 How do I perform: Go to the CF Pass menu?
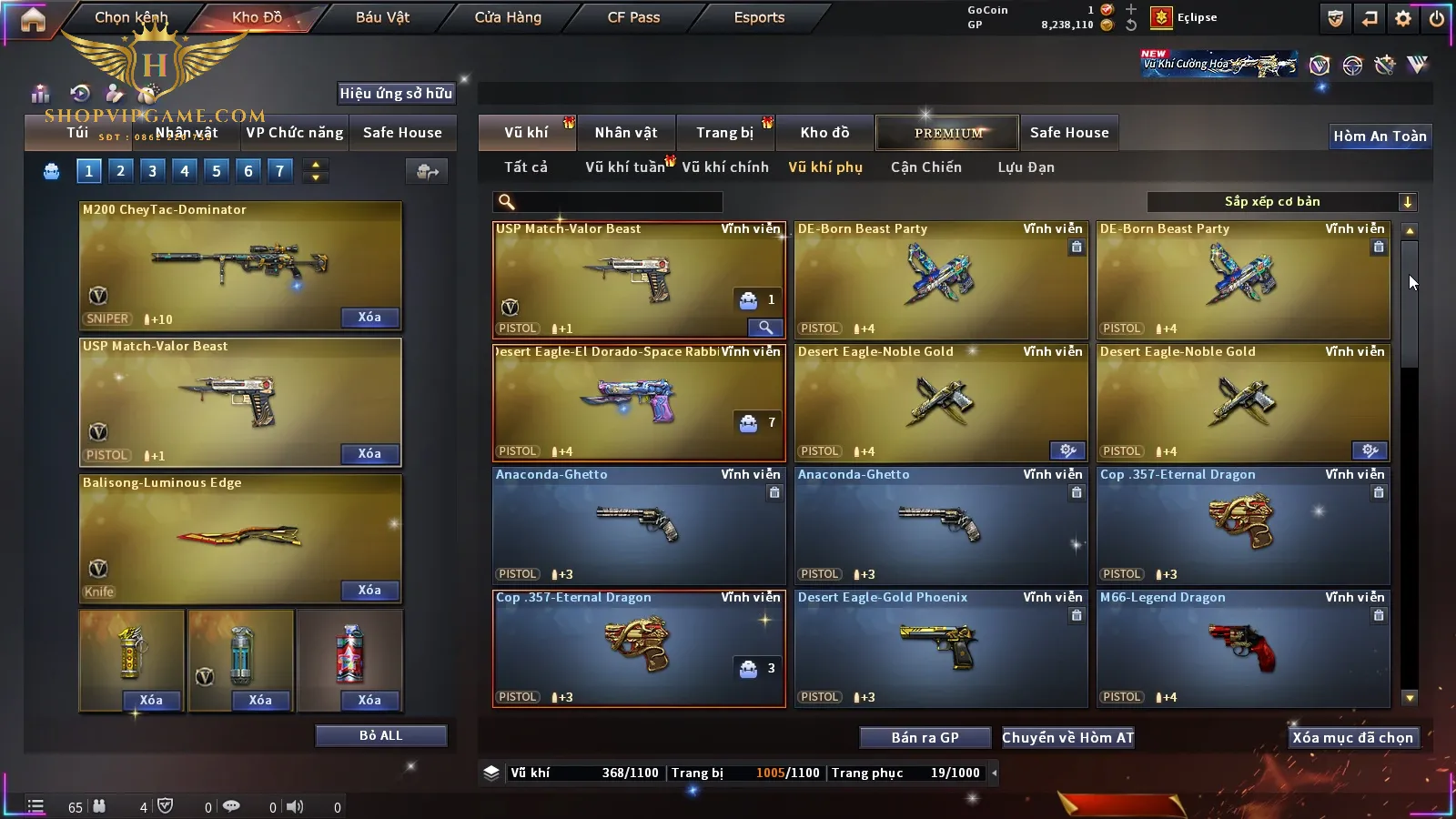pyautogui.click(x=633, y=17)
